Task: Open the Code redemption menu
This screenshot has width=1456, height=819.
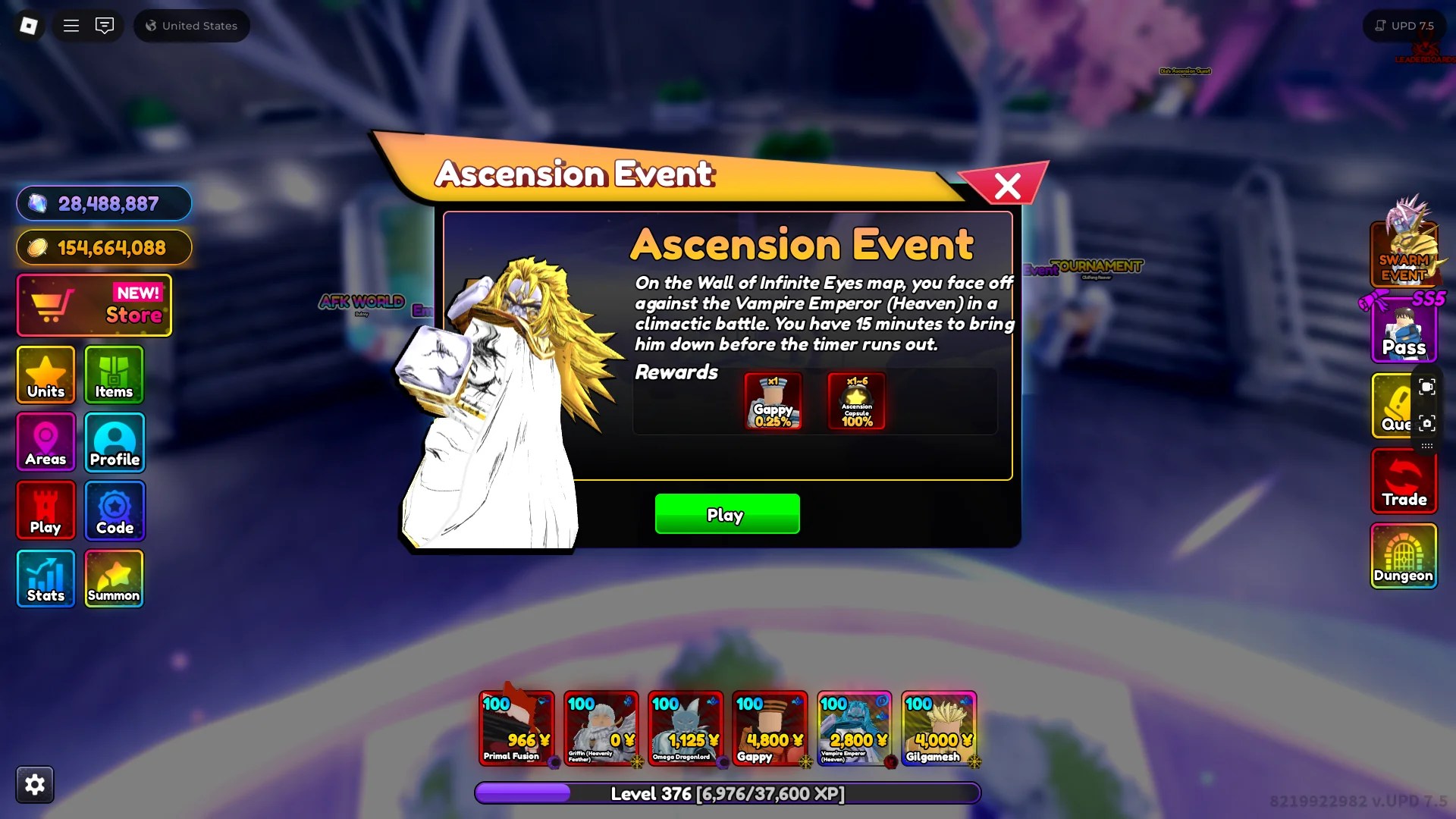Action: pyautogui.click(x=114, y=510)
